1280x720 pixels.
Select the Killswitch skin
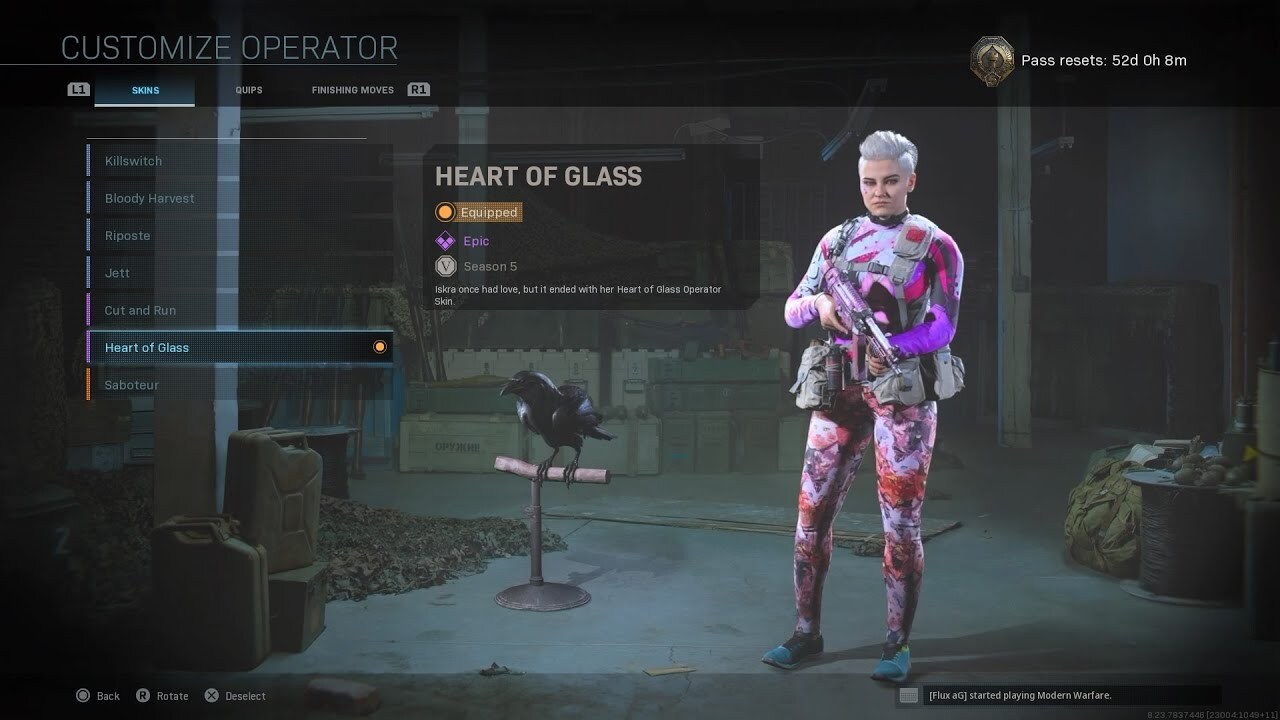pyautogui.click(x=238, y=161)
